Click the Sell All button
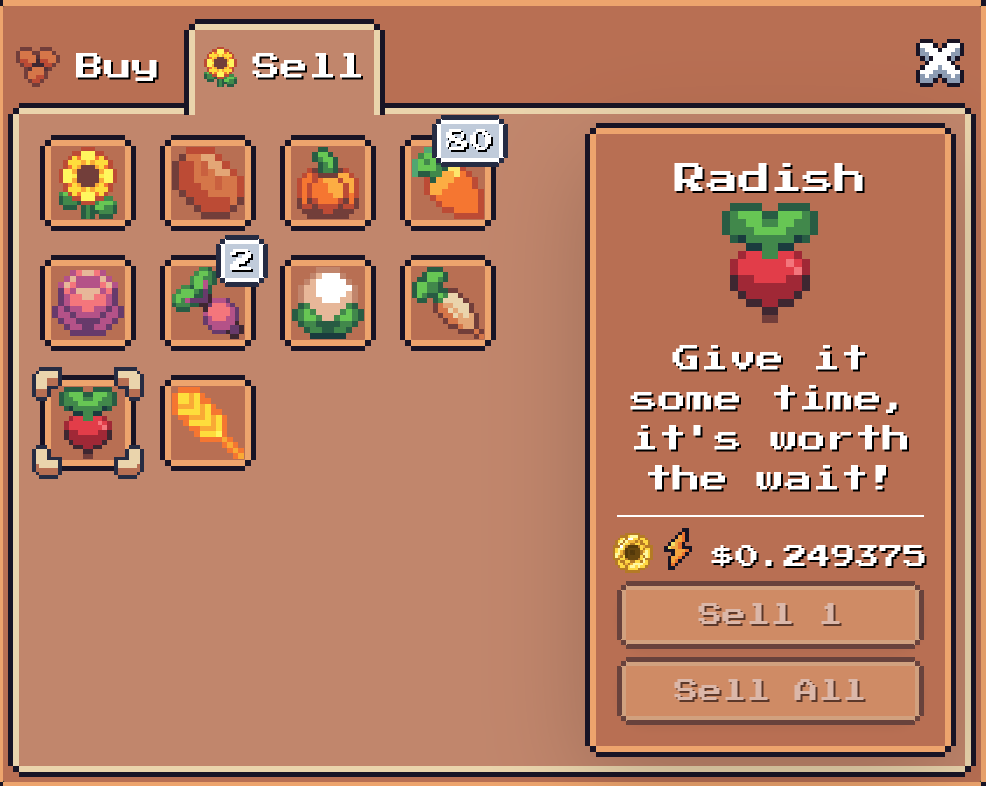Screen dimensions: 986x786 769,690
